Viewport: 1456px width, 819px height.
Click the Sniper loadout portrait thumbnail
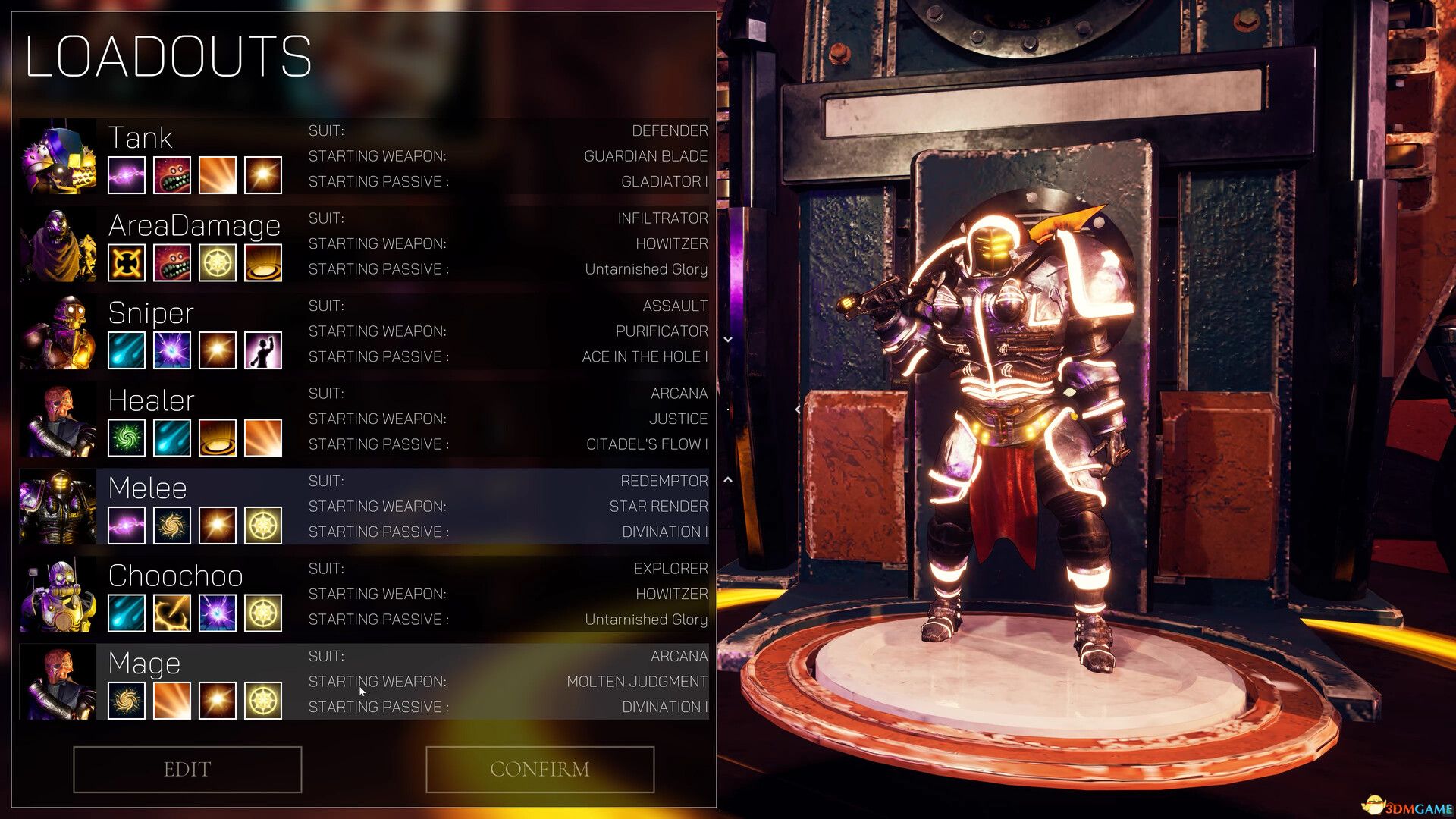pyautogui.click(x=59, y=331)
